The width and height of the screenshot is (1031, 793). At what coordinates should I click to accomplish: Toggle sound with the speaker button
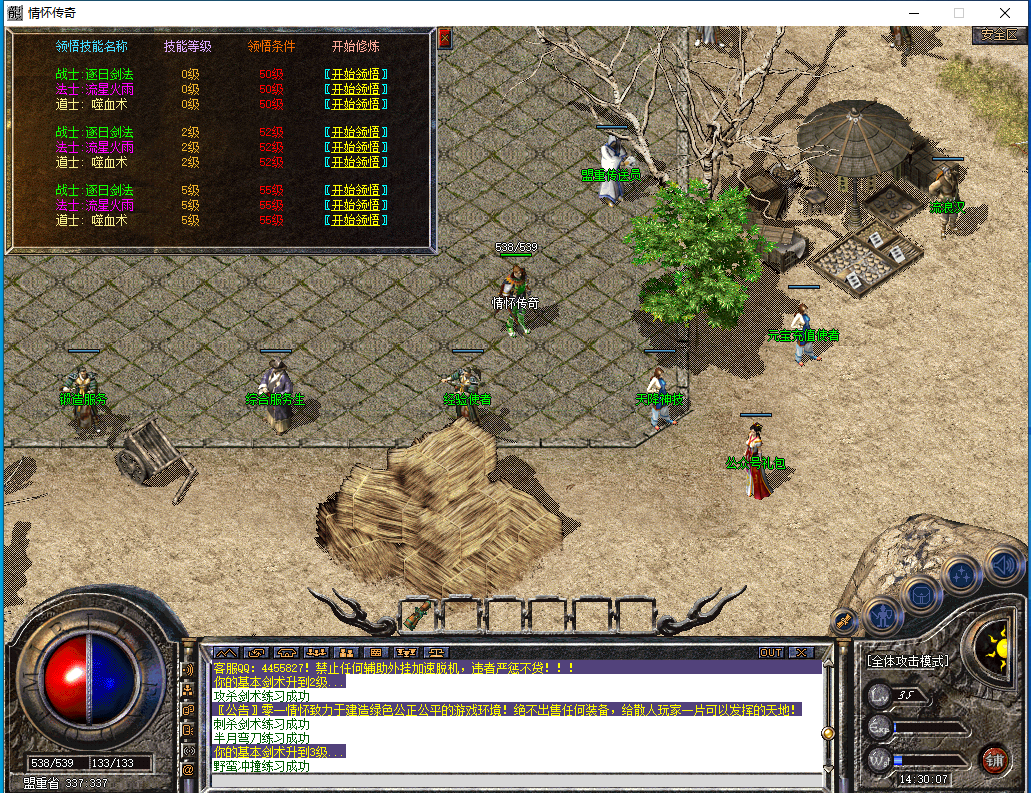(x=1002, y=566)
